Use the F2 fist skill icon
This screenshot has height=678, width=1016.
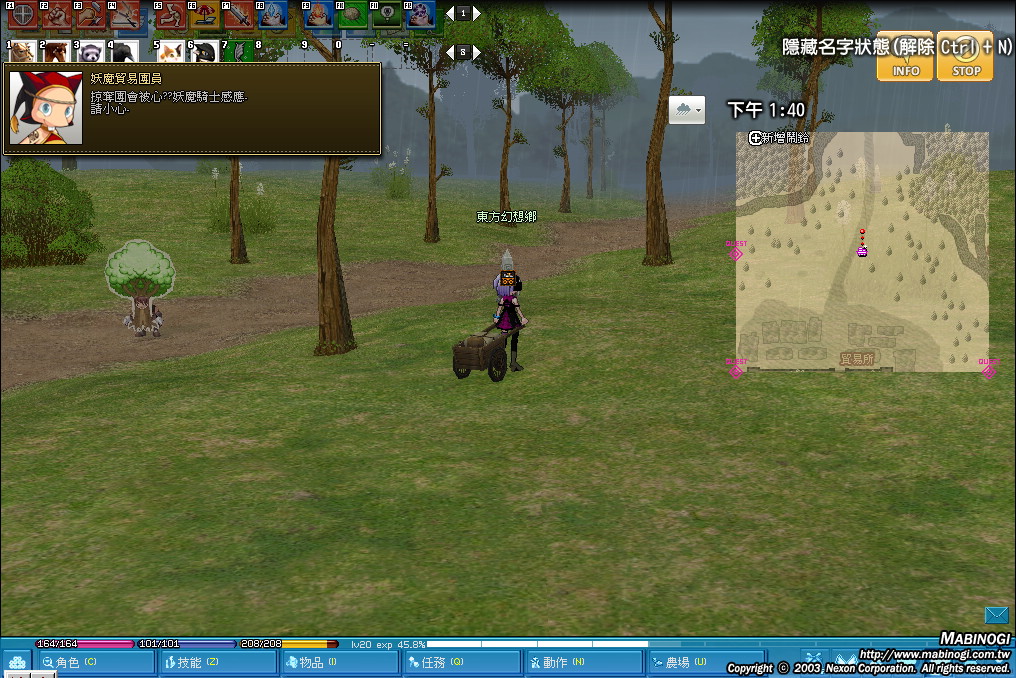tap(56, 14)
